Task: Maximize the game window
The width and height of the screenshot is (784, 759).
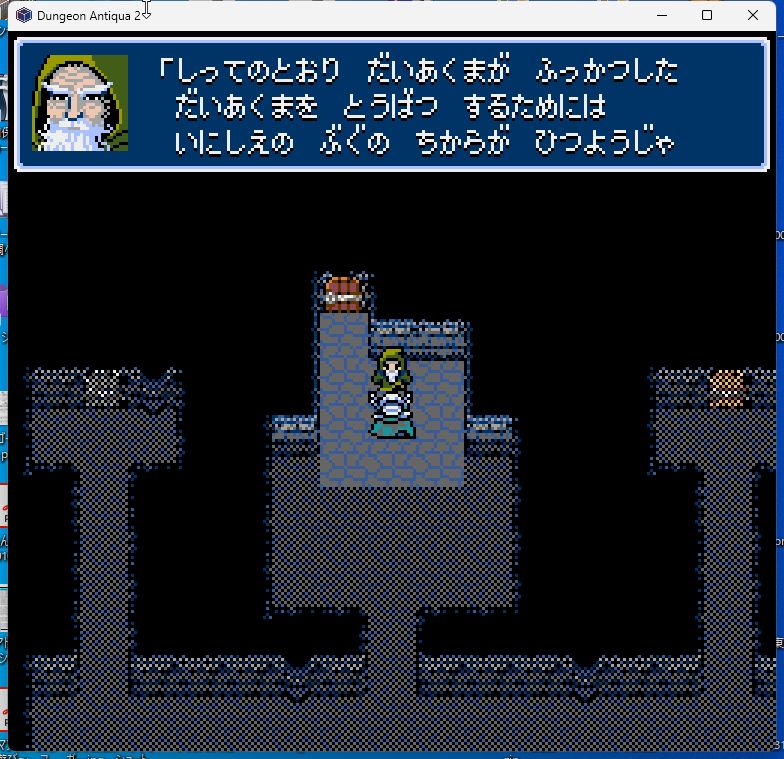Action: (x=707, y=15)
